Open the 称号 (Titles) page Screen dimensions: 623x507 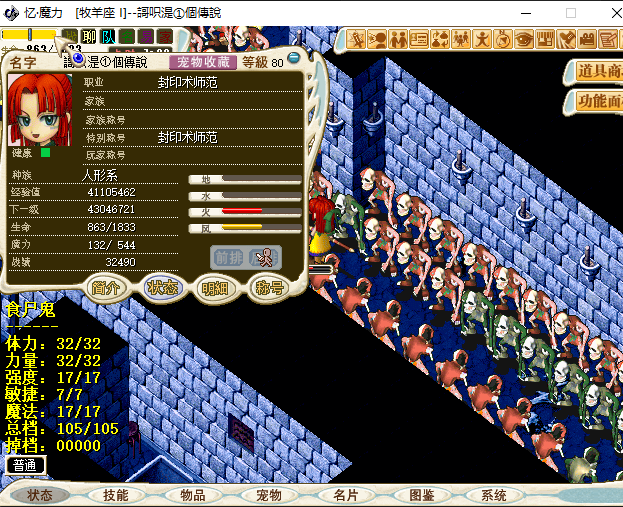[269, 288]
